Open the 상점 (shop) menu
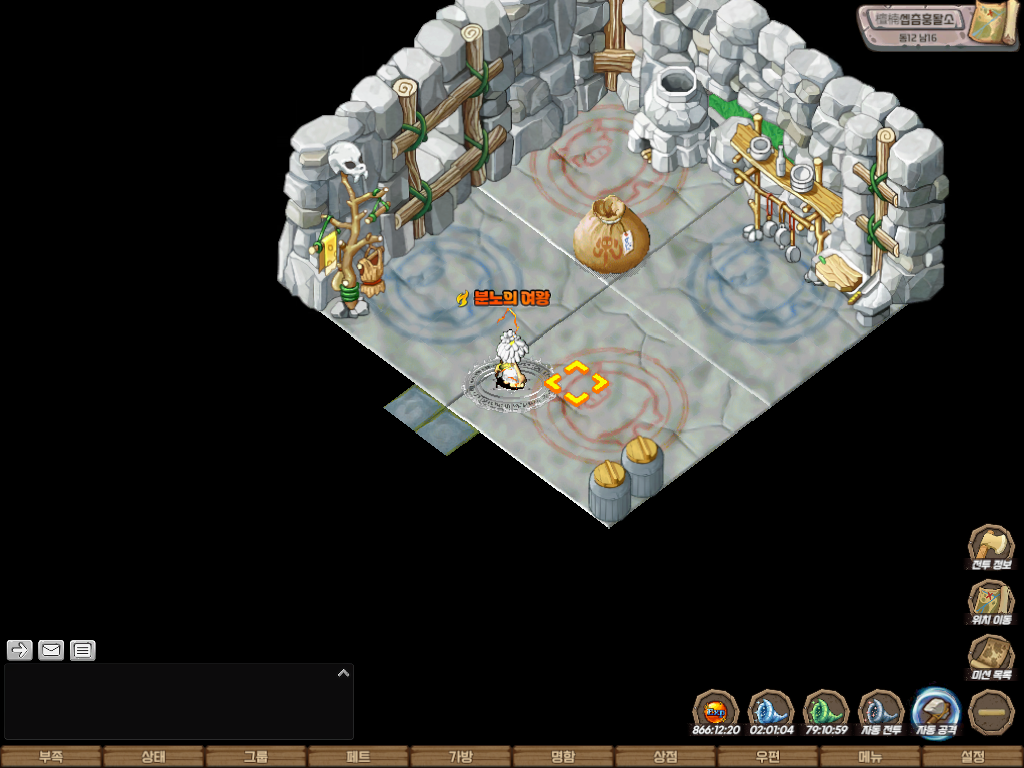Screen dimensions: 1024x768 (x=665, y=757)
